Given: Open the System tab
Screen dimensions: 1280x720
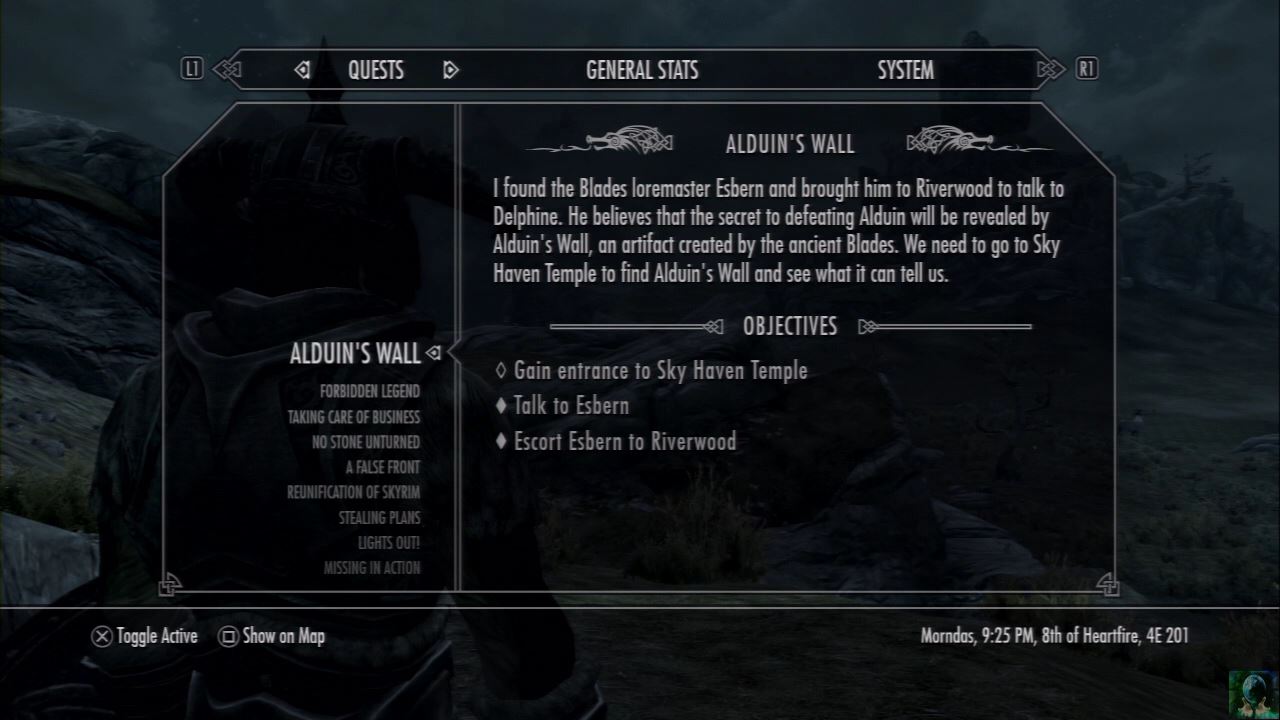Looking at the screenshot, I should click(x=905, y=70).
